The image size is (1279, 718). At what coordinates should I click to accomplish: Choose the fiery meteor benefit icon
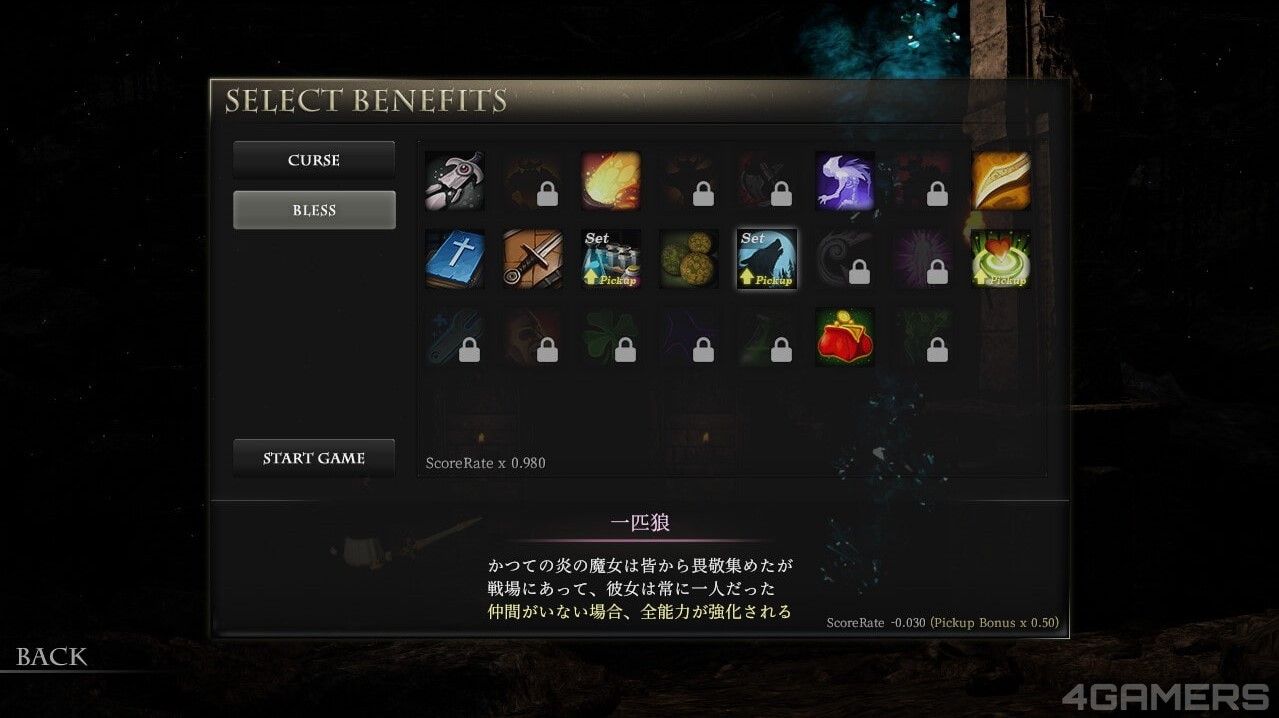pyautogui.click(x=611, y=181)
